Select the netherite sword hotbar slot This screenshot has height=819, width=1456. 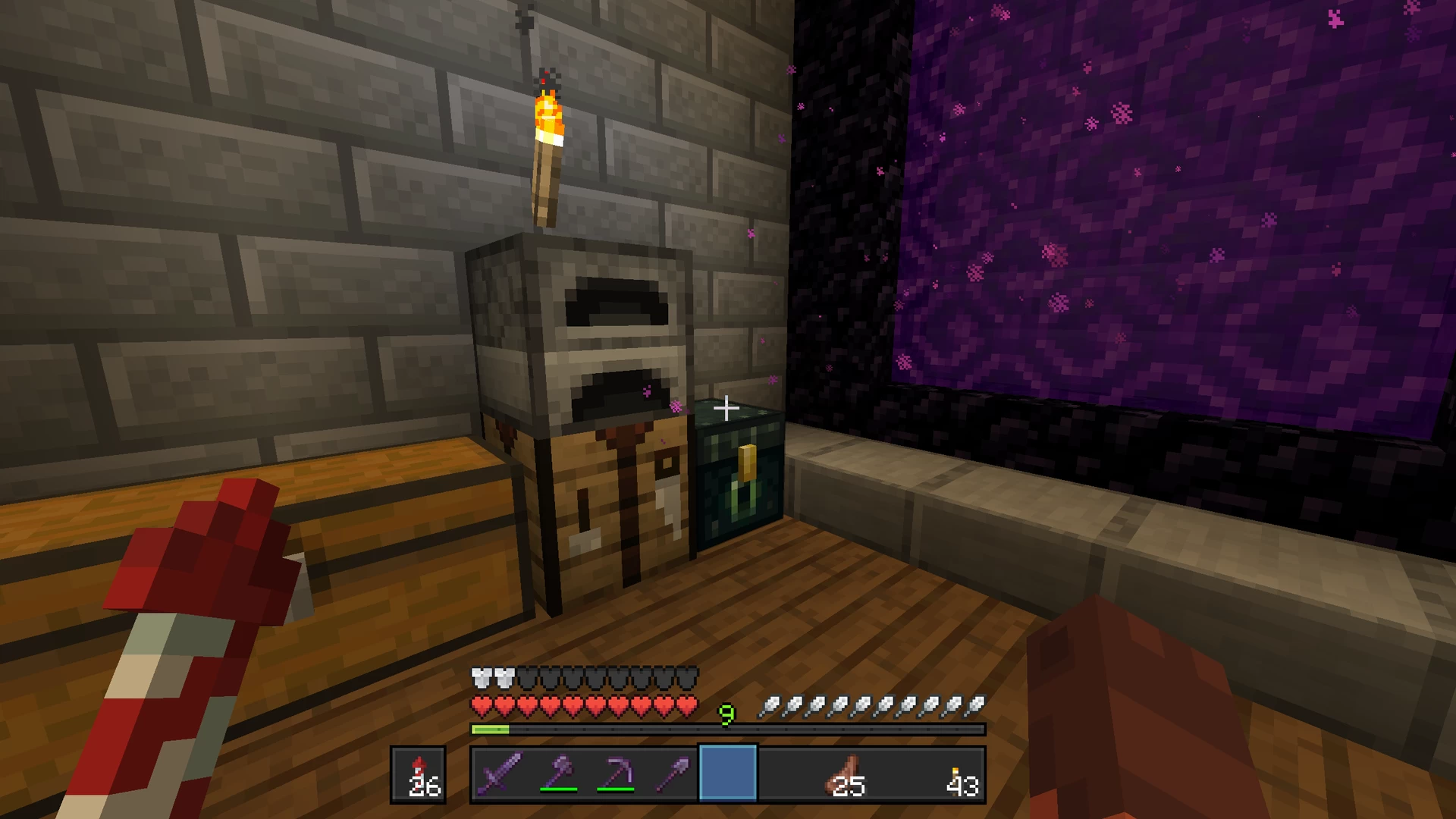(500, 773)
